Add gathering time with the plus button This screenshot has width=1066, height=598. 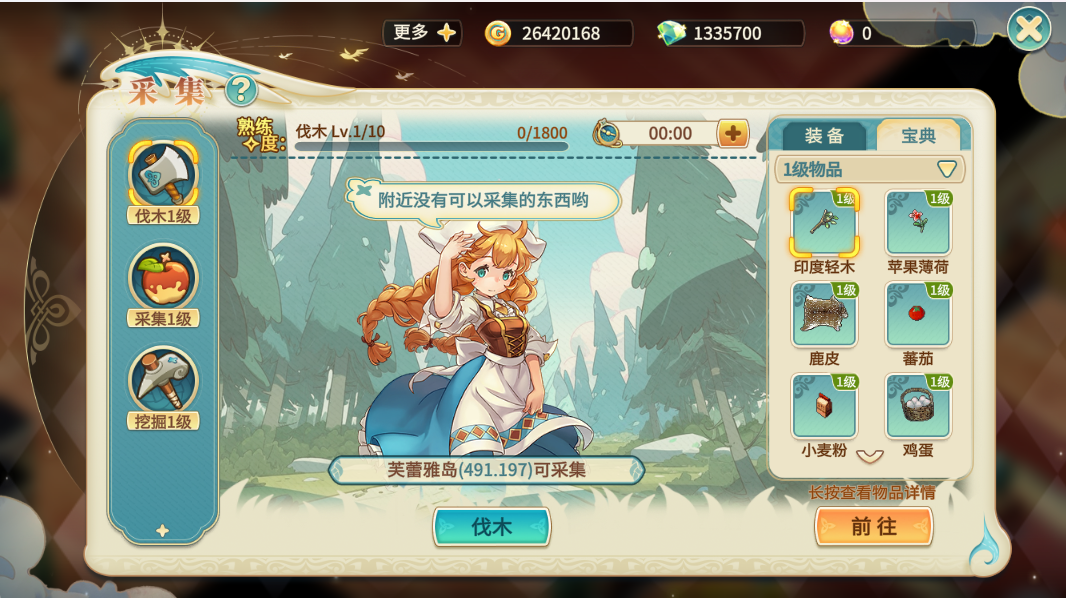pos(733,133)
